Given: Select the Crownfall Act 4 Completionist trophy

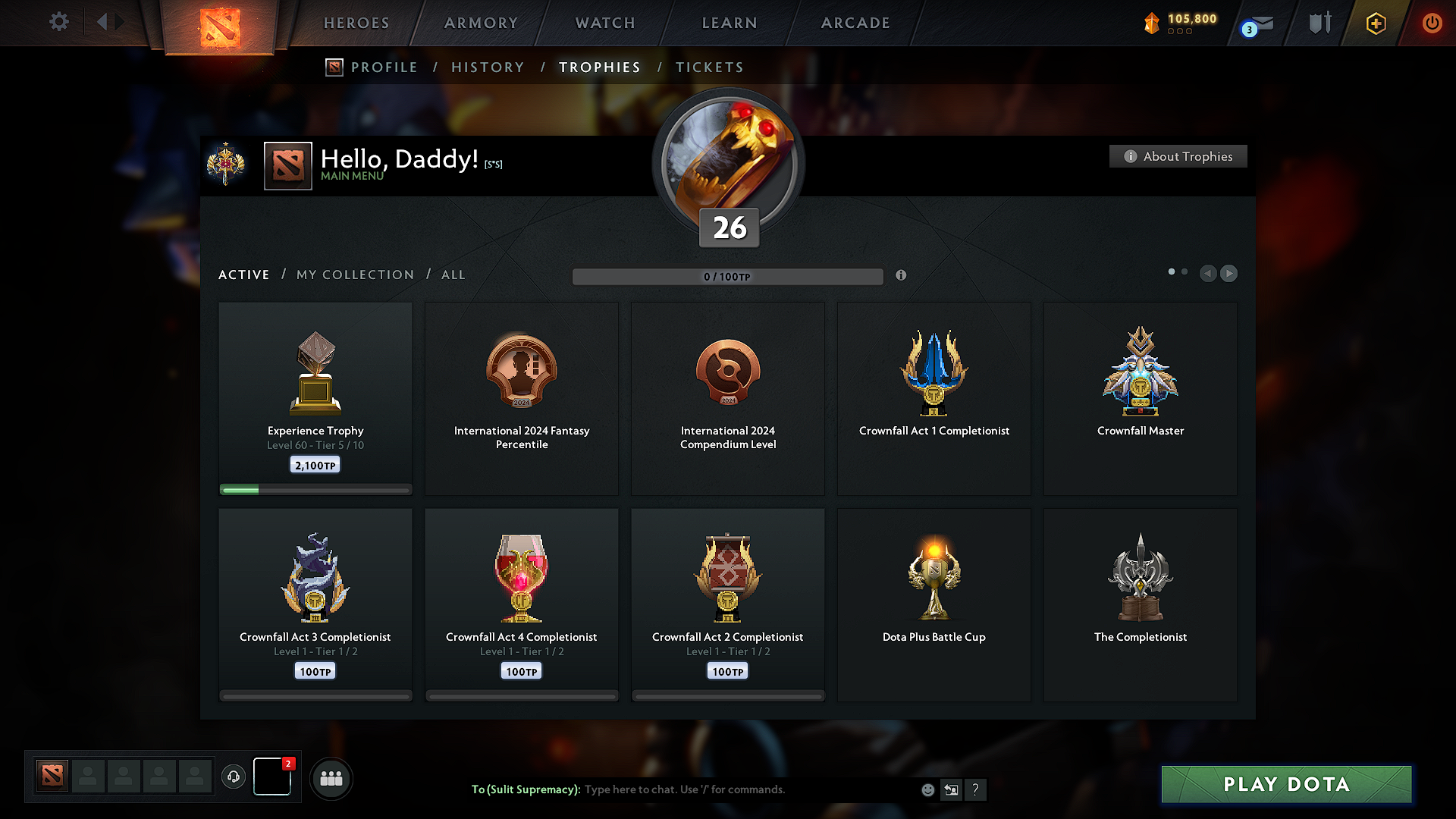Looking at the screenshot, I should [521, 603].
